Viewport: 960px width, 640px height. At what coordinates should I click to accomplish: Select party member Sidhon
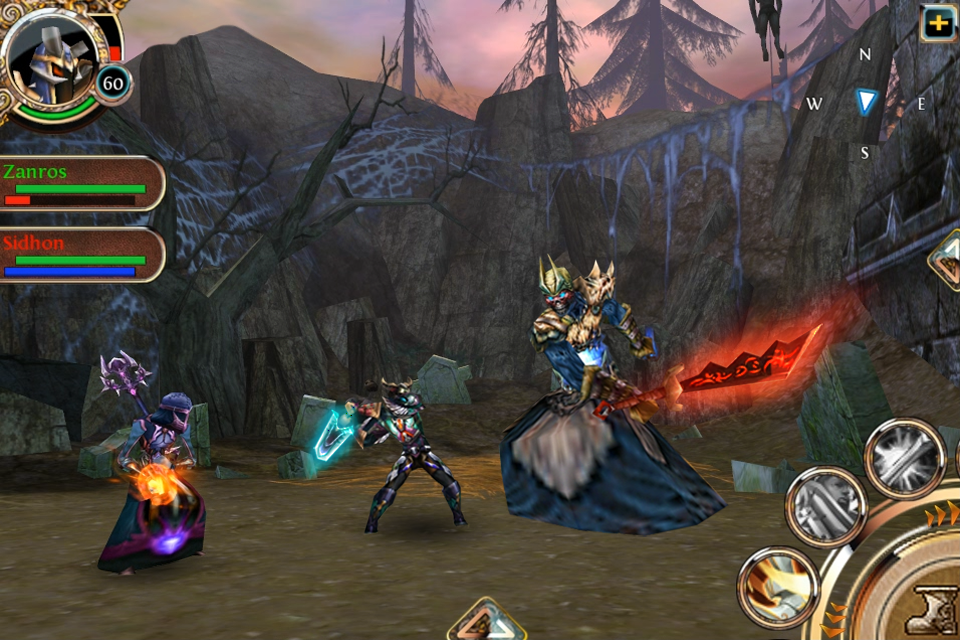pyautogui.click(x=80, y=255)
